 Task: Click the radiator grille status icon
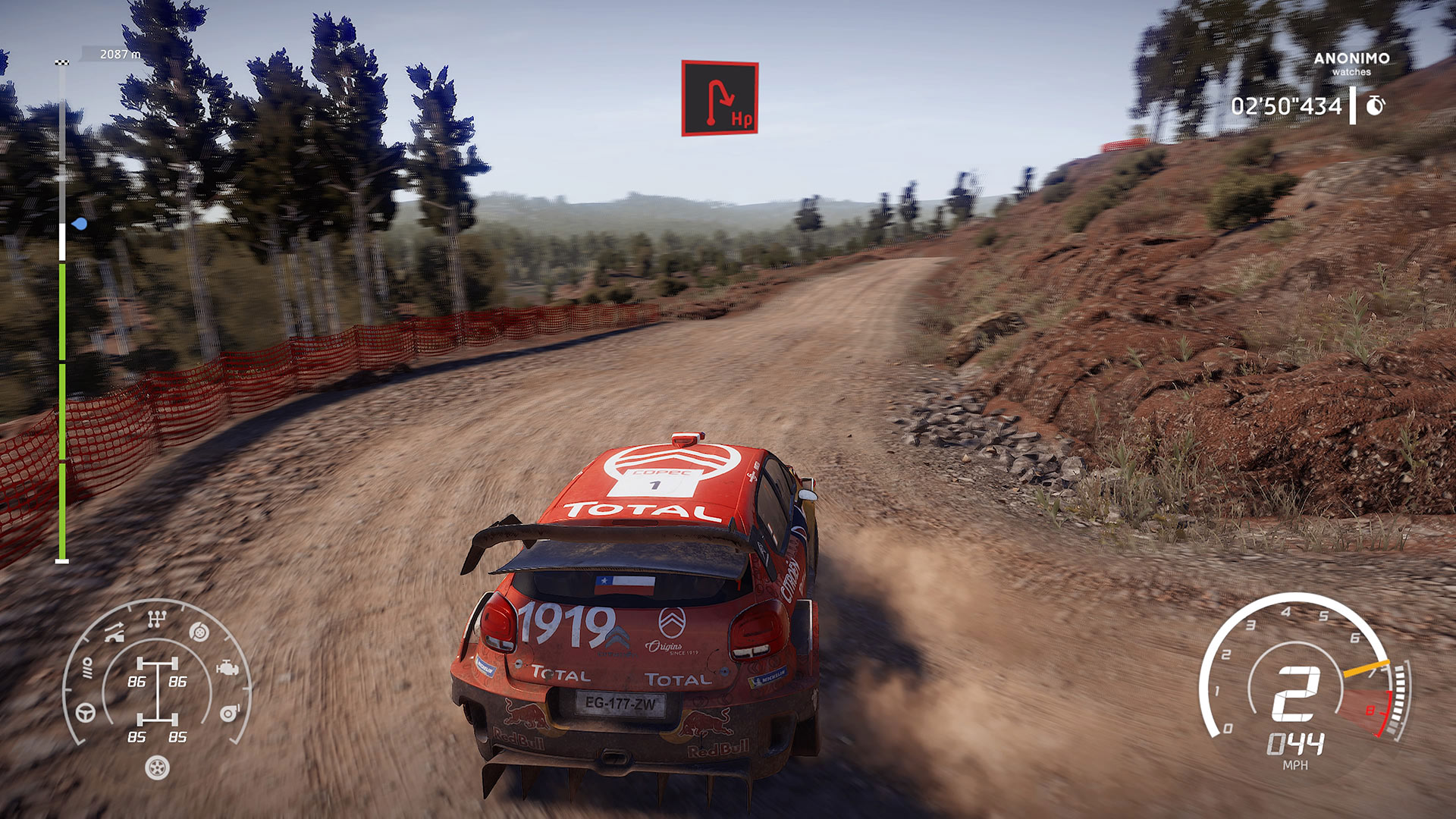pos(87,669)
